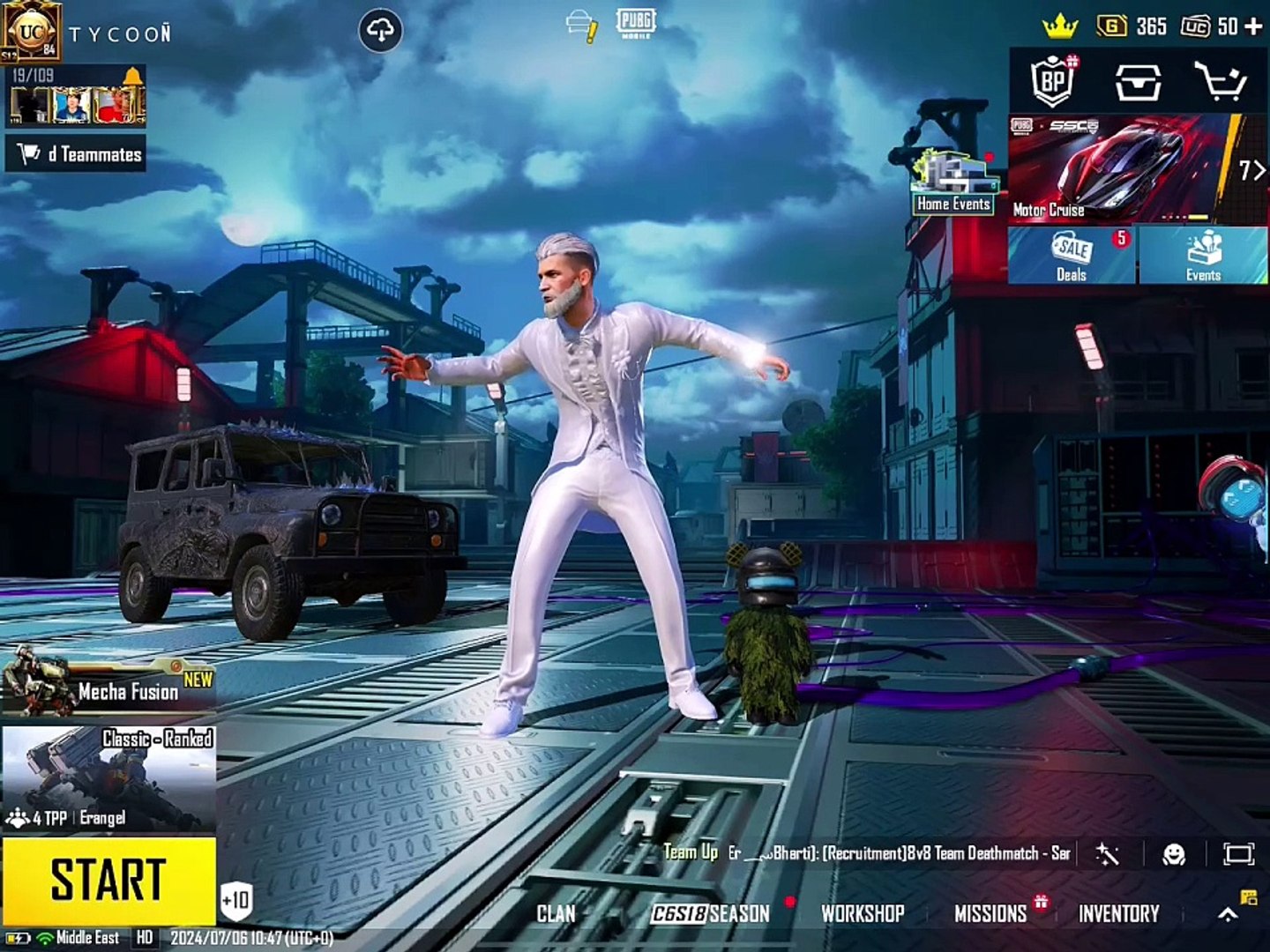Open the Events tile
This screenshot has height=952, width=1270.
coord(1203,256)
